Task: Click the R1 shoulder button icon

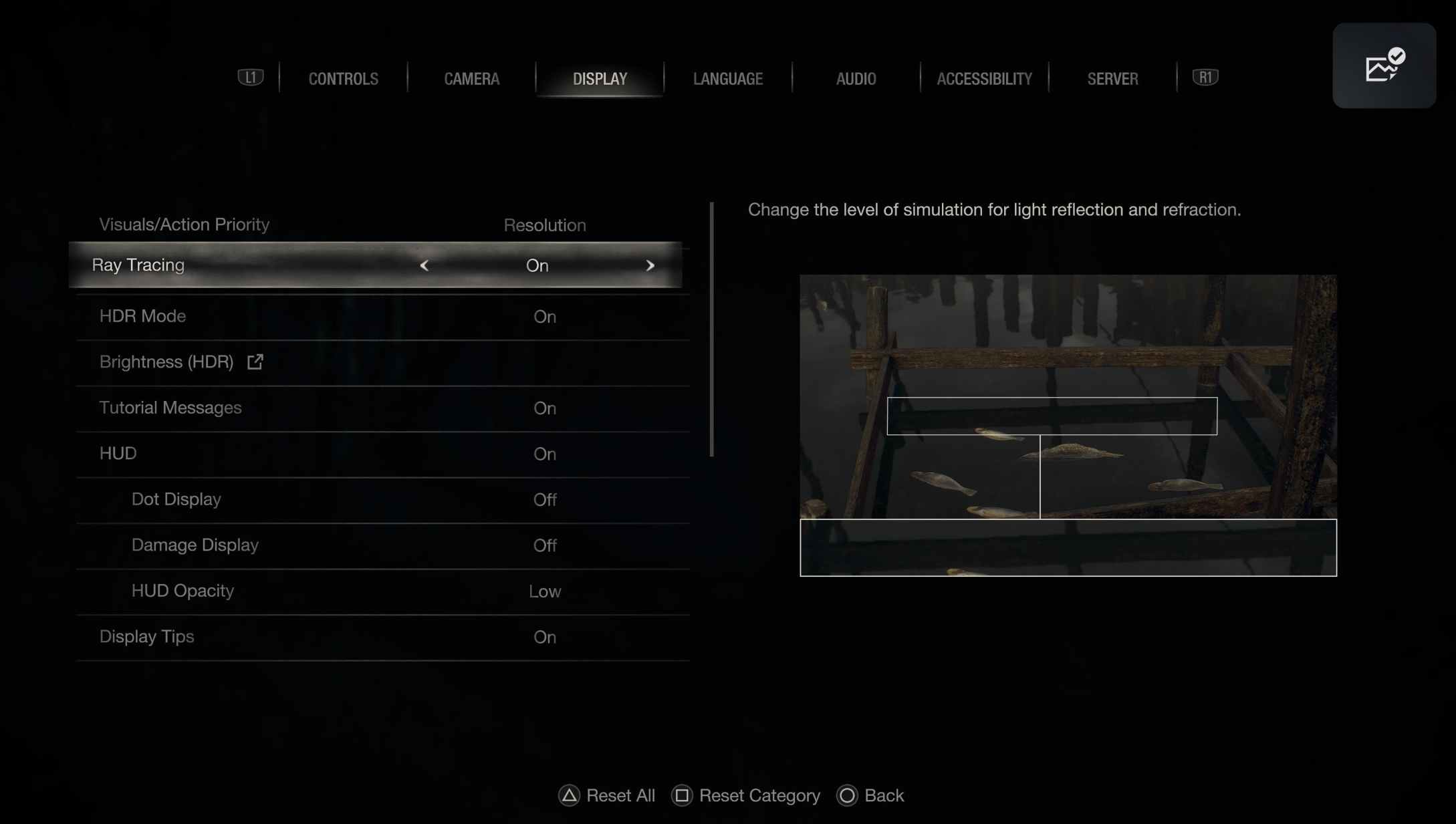Action: pos(1205,78)
